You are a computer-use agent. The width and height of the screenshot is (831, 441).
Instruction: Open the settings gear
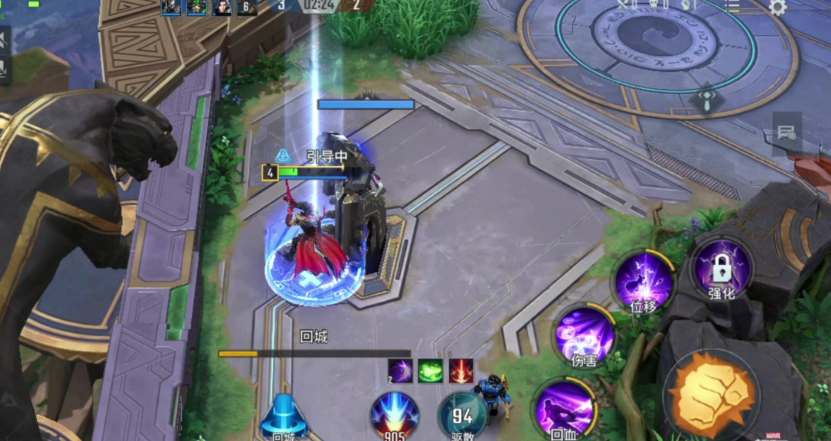point(778,7)
